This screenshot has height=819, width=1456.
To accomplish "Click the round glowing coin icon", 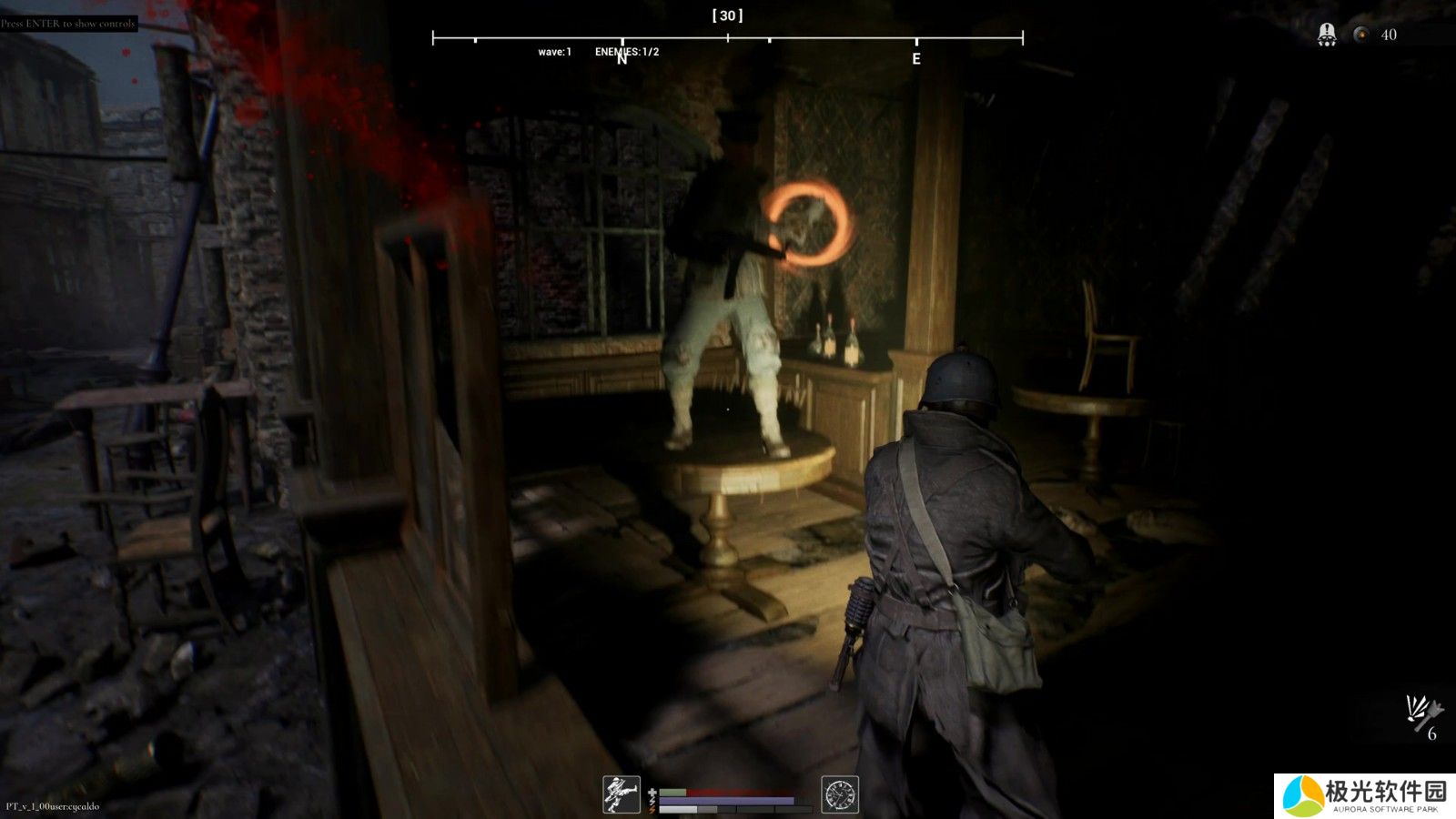I will coord(1361,35).
